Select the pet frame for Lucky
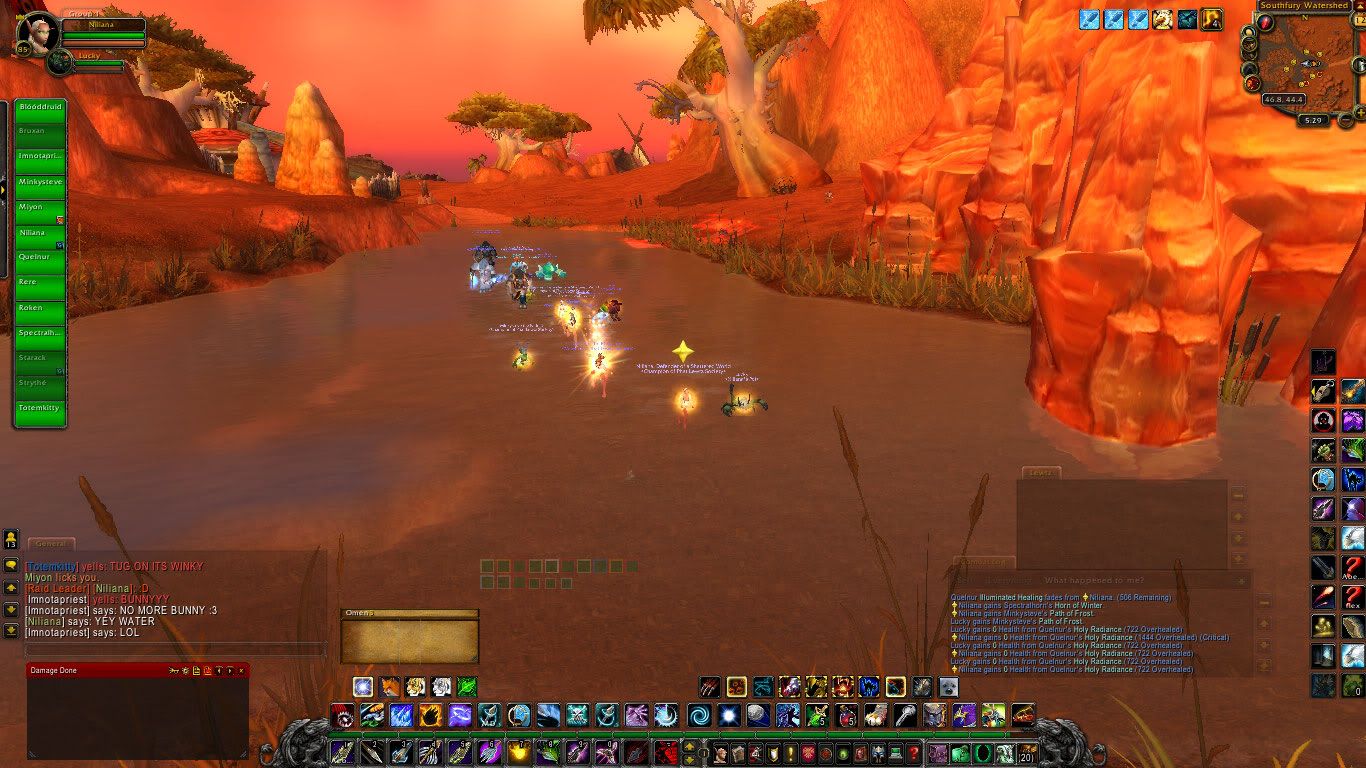 click(60, 62)
